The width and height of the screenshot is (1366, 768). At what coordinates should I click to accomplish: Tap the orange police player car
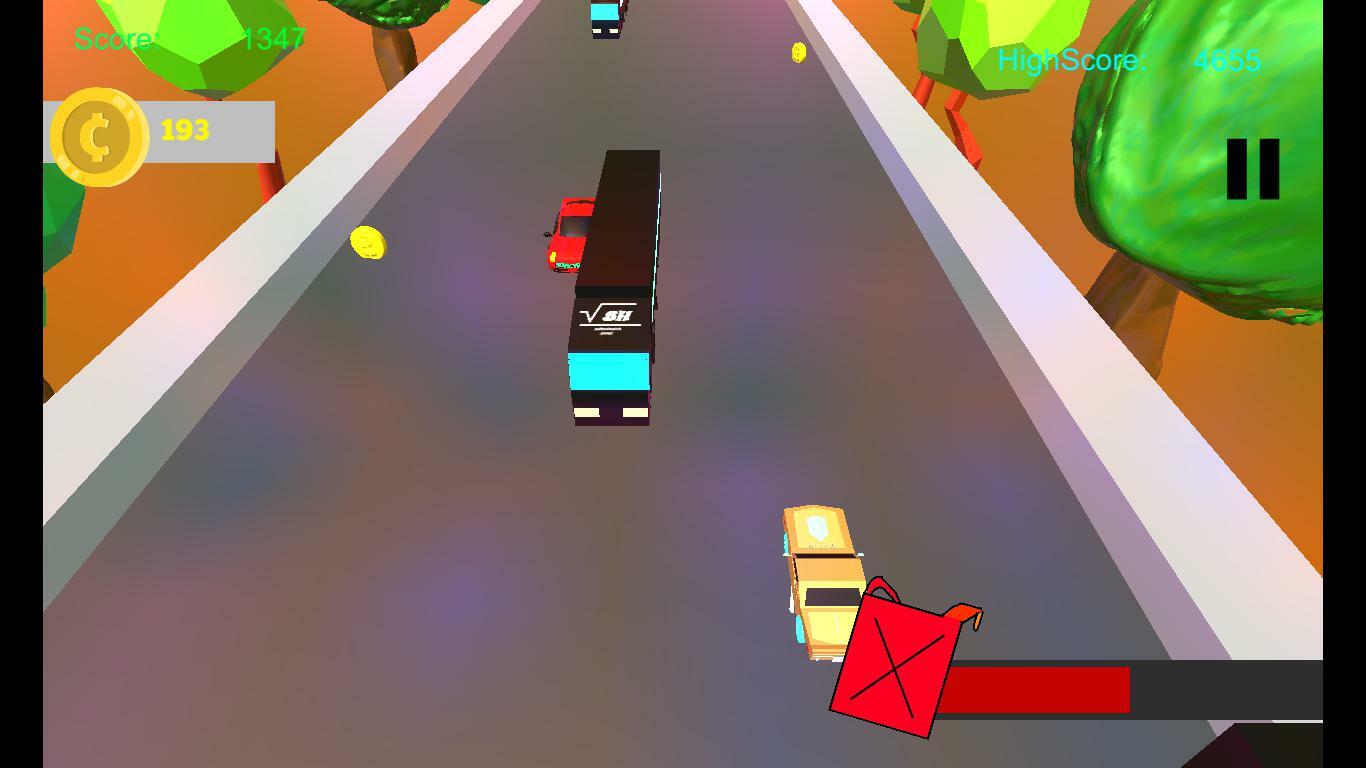click(x=820, y=580)
